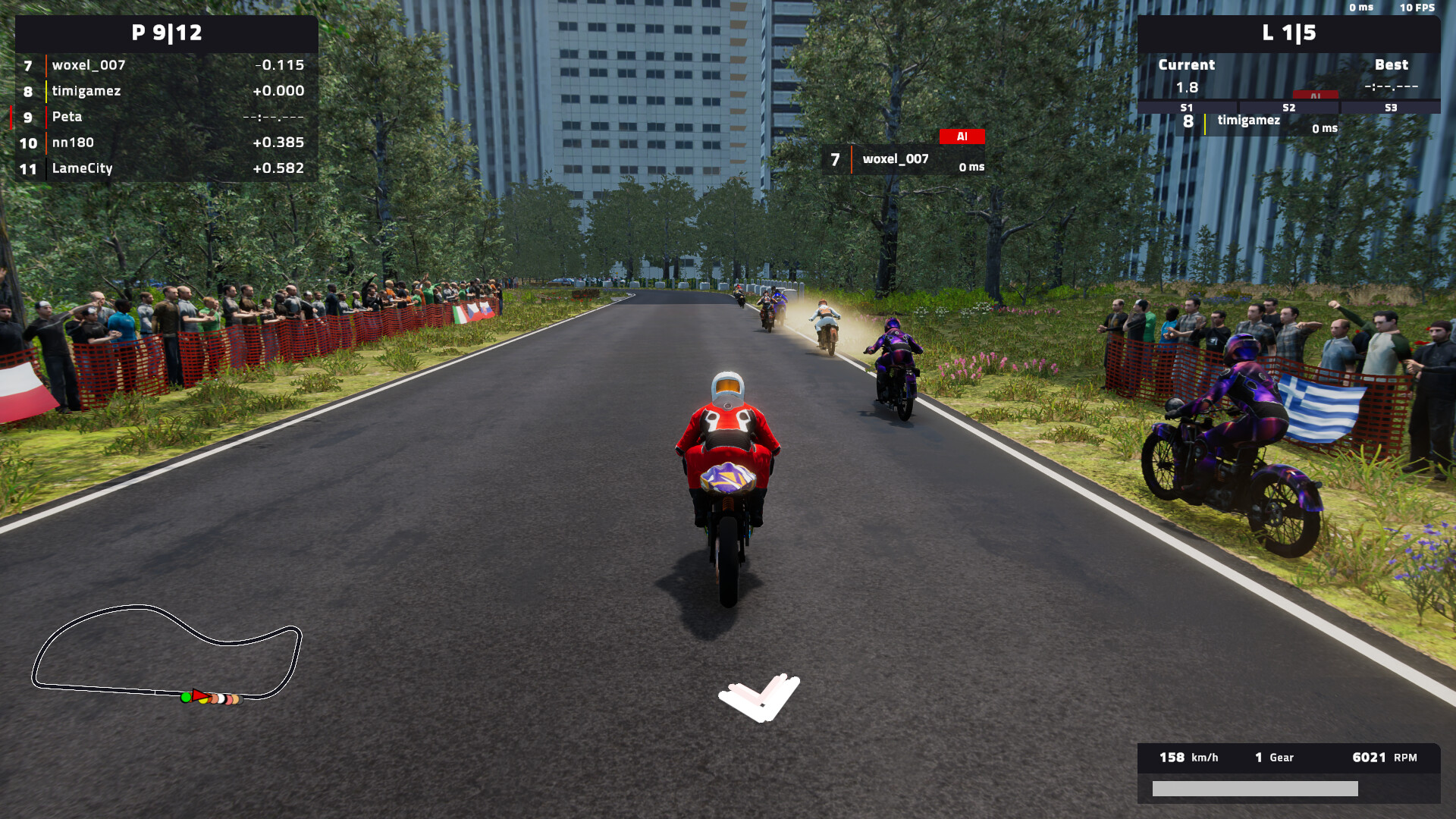Click the red AI badge above woxel_007
Screen dimensions: 1456x819
tap(963, 136)
